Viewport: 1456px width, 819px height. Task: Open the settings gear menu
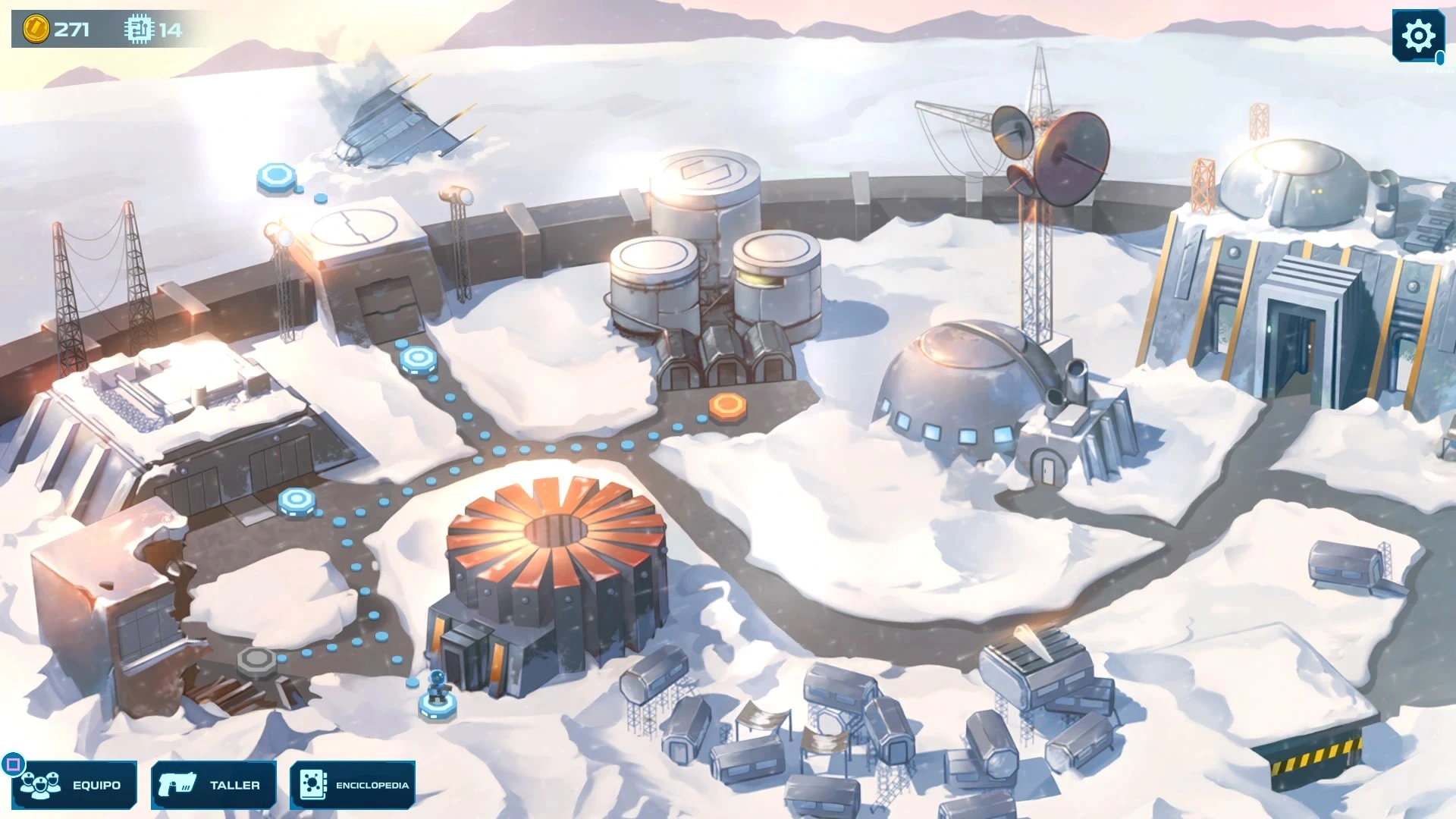pos(1417,36)
